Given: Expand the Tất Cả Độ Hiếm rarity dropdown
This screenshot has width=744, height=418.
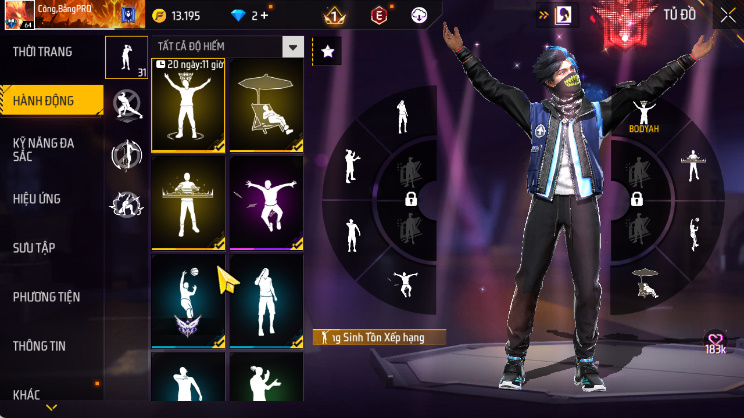Looking at the screenshot, I should tap(292, 47).
